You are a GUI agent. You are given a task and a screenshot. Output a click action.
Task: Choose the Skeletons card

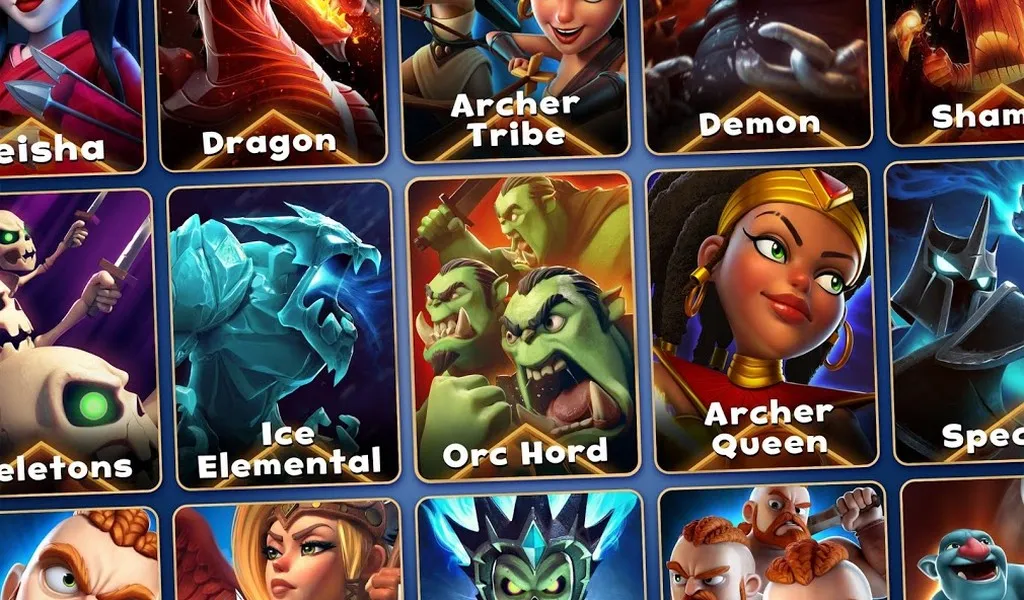[75, 340]
